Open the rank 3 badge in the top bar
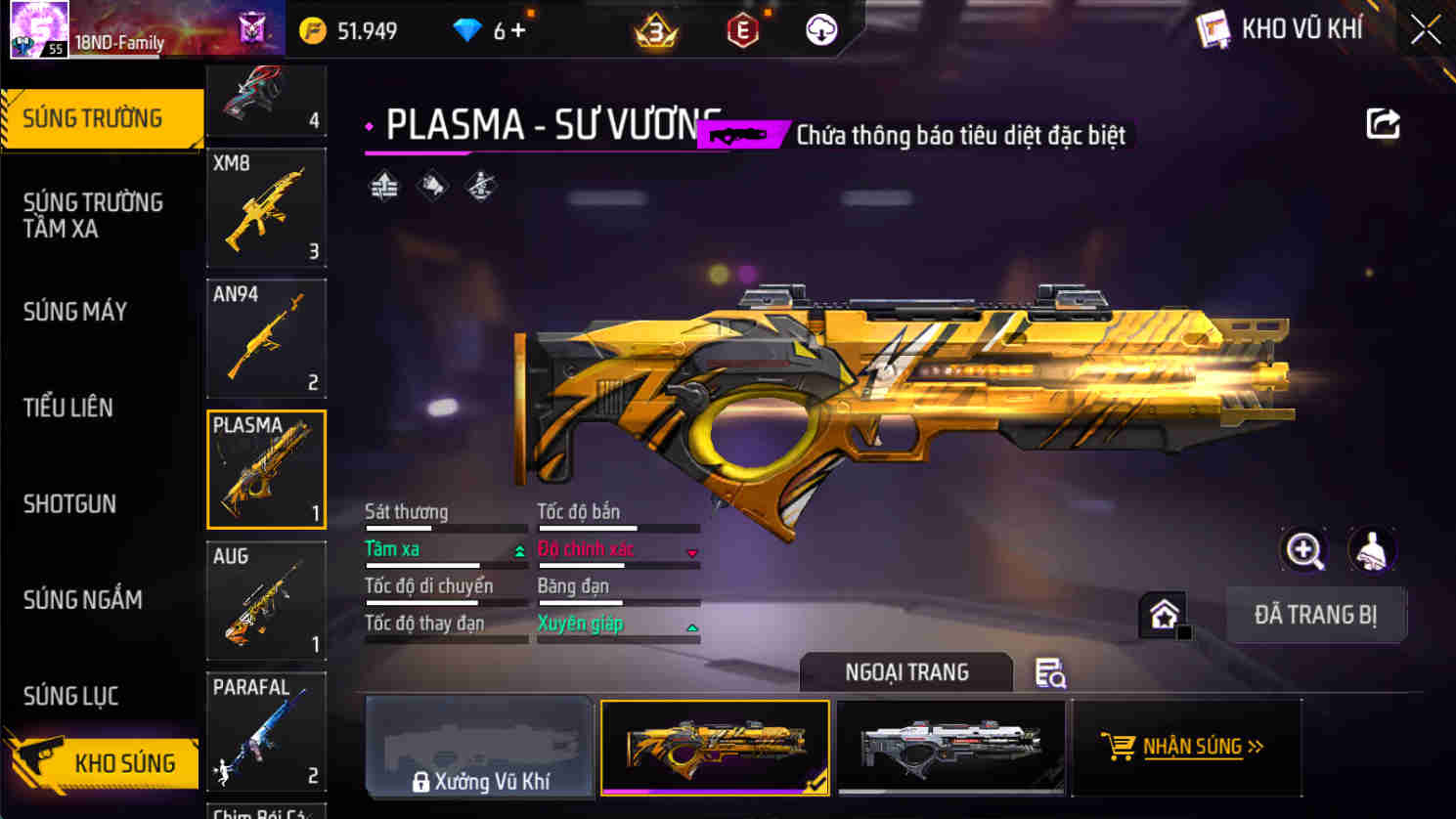This screenshot has height=819, width=1456. click(x=657, y=29)
